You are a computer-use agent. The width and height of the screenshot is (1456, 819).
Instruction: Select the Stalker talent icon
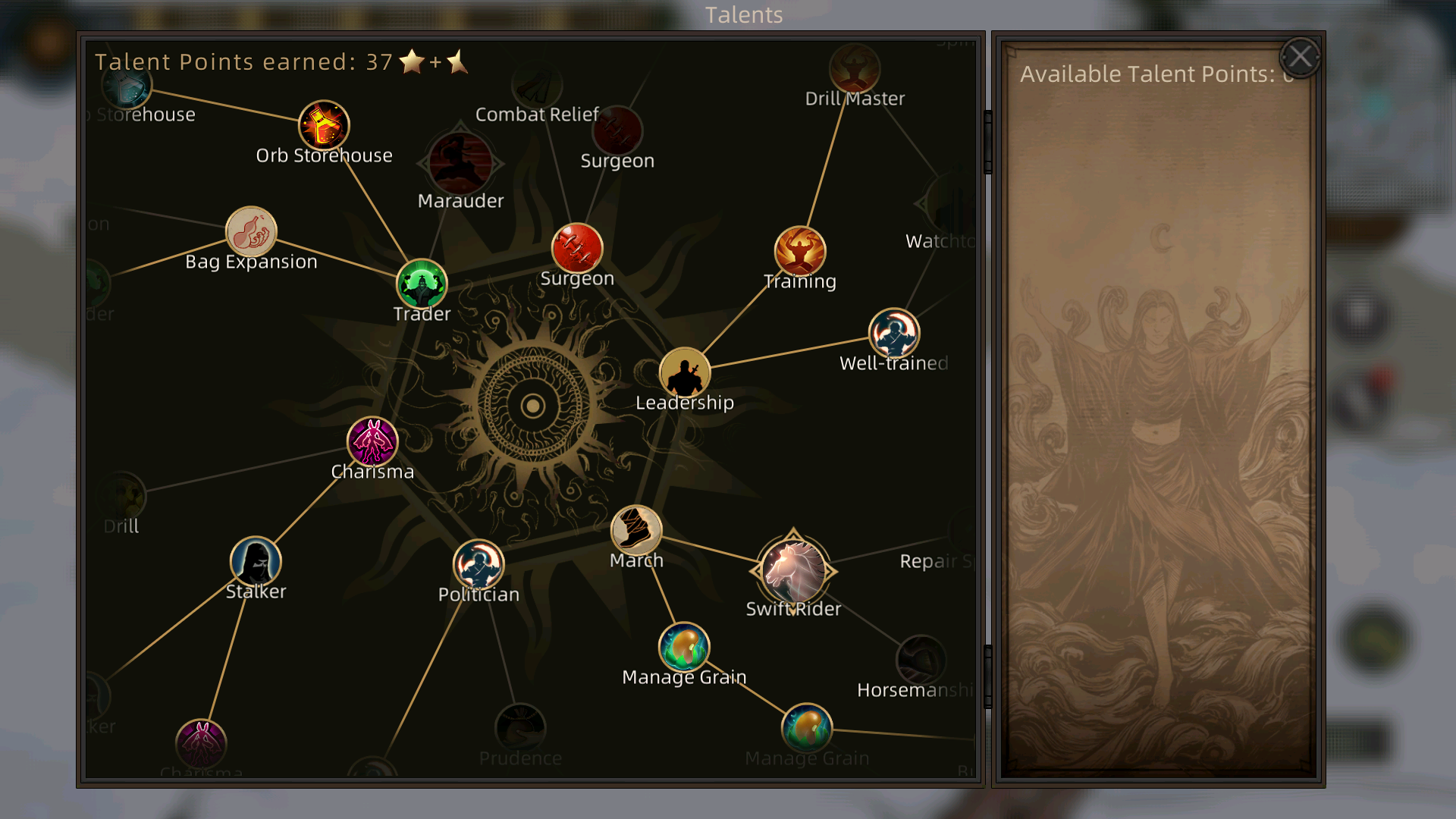[x=255, y=561]
